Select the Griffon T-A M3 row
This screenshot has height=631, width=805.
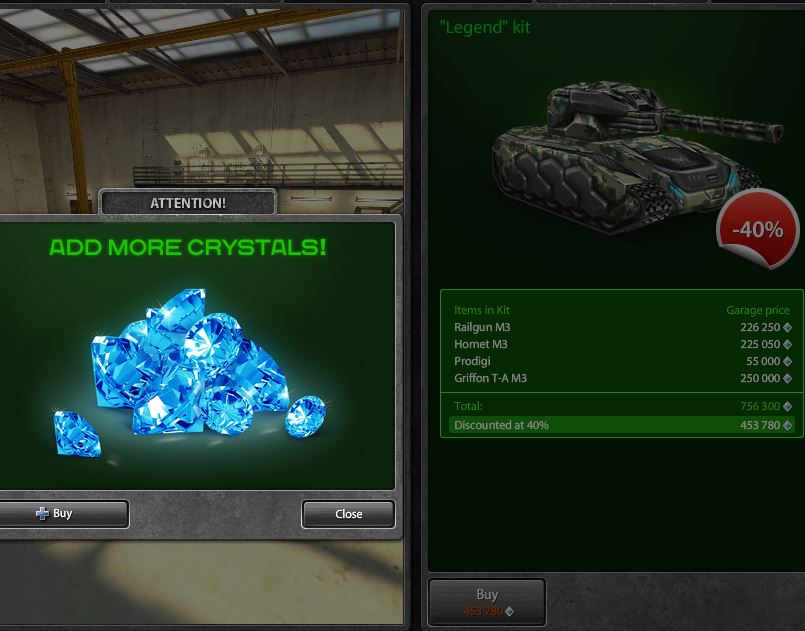click(621, 378)
